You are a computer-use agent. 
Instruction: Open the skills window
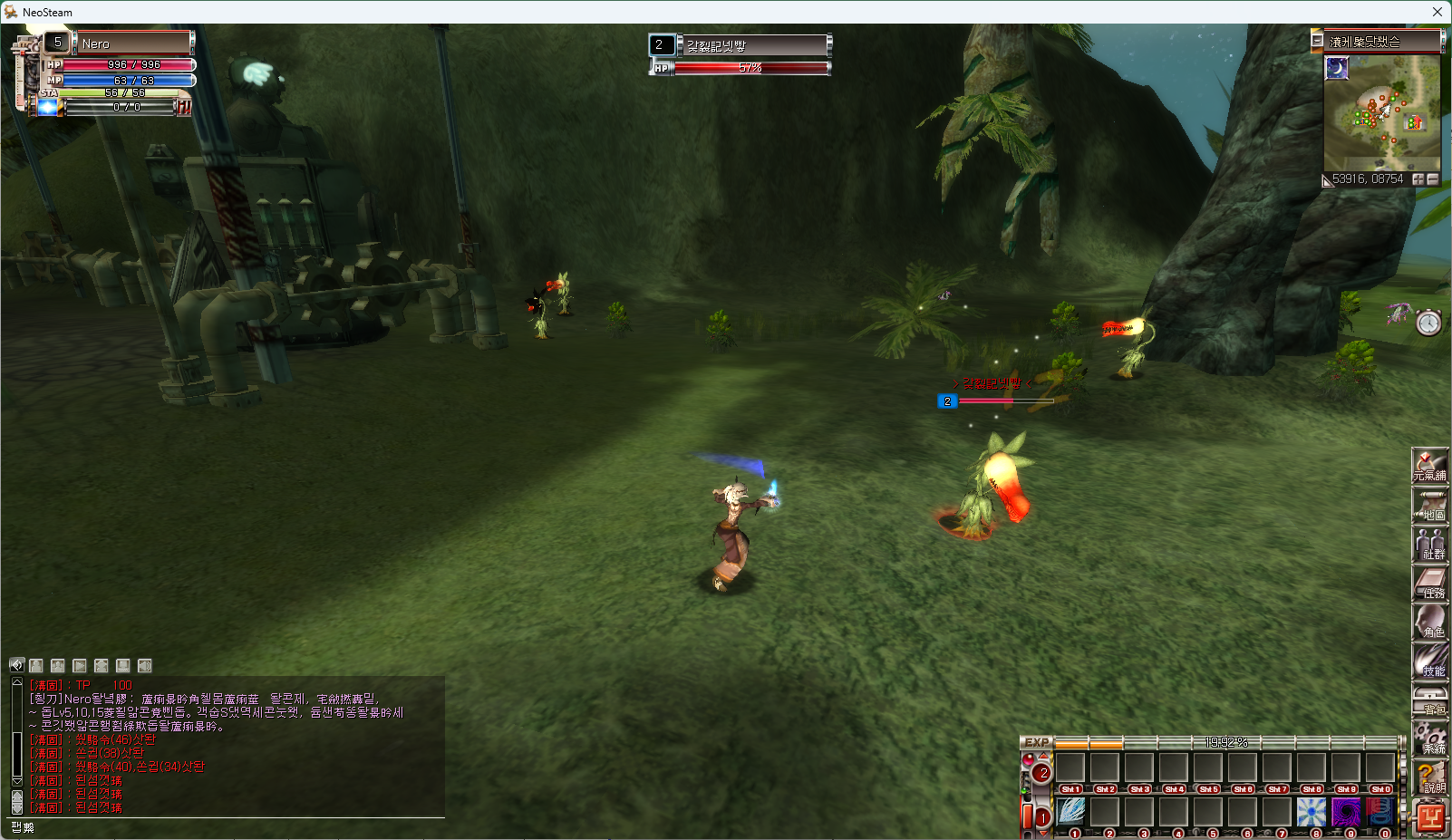pos(1430,661)
